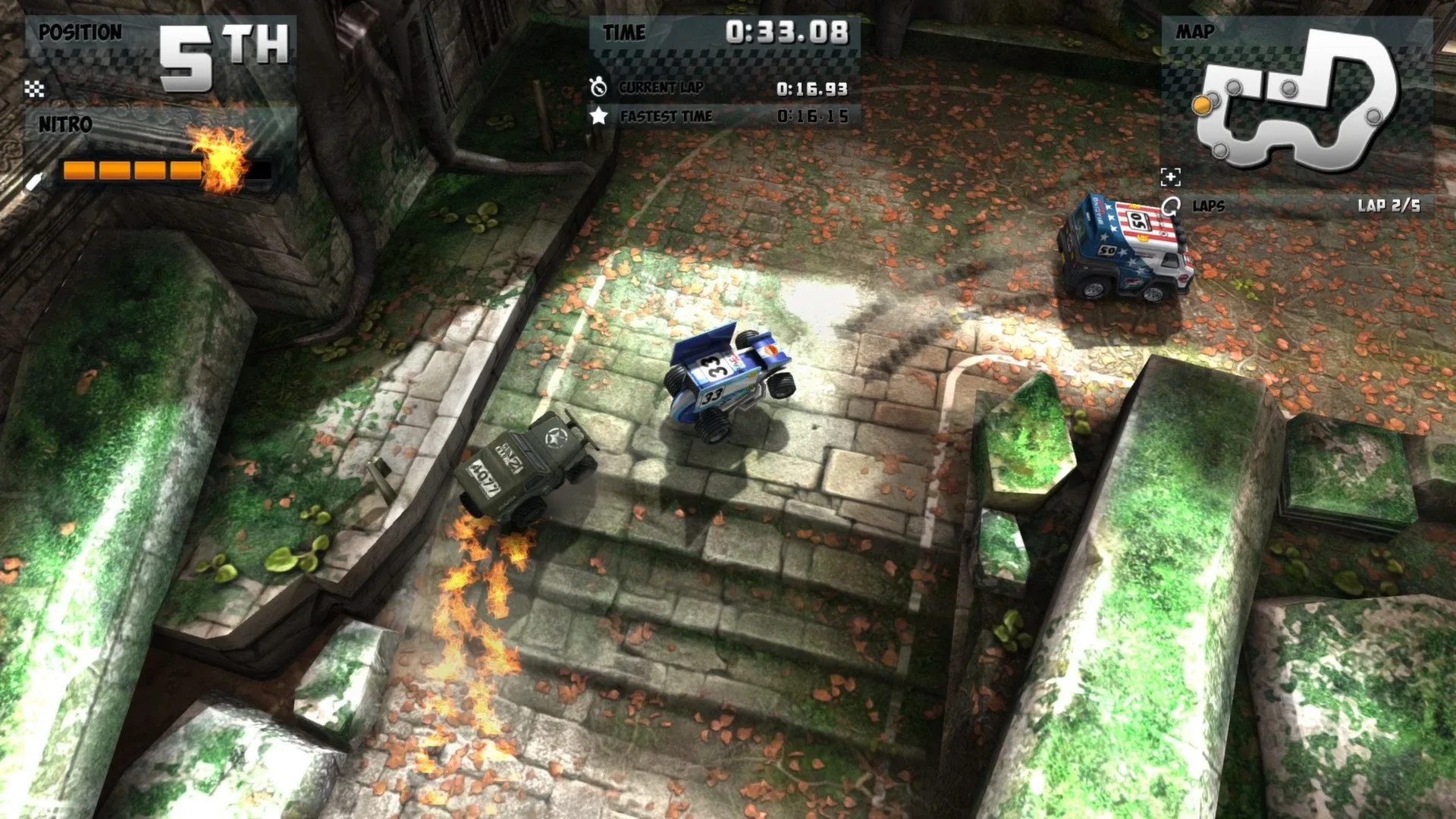Click the map zoom crosshair icon under the minimap

(x=1172, y=177)
